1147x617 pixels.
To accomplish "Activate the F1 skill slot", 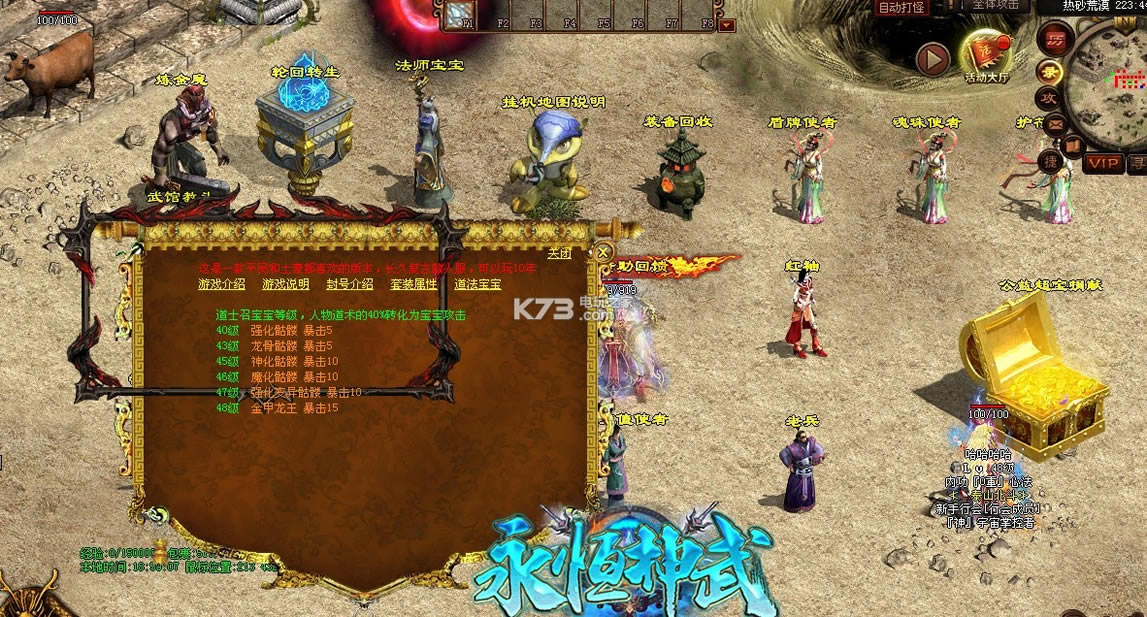I will (462, 15).
